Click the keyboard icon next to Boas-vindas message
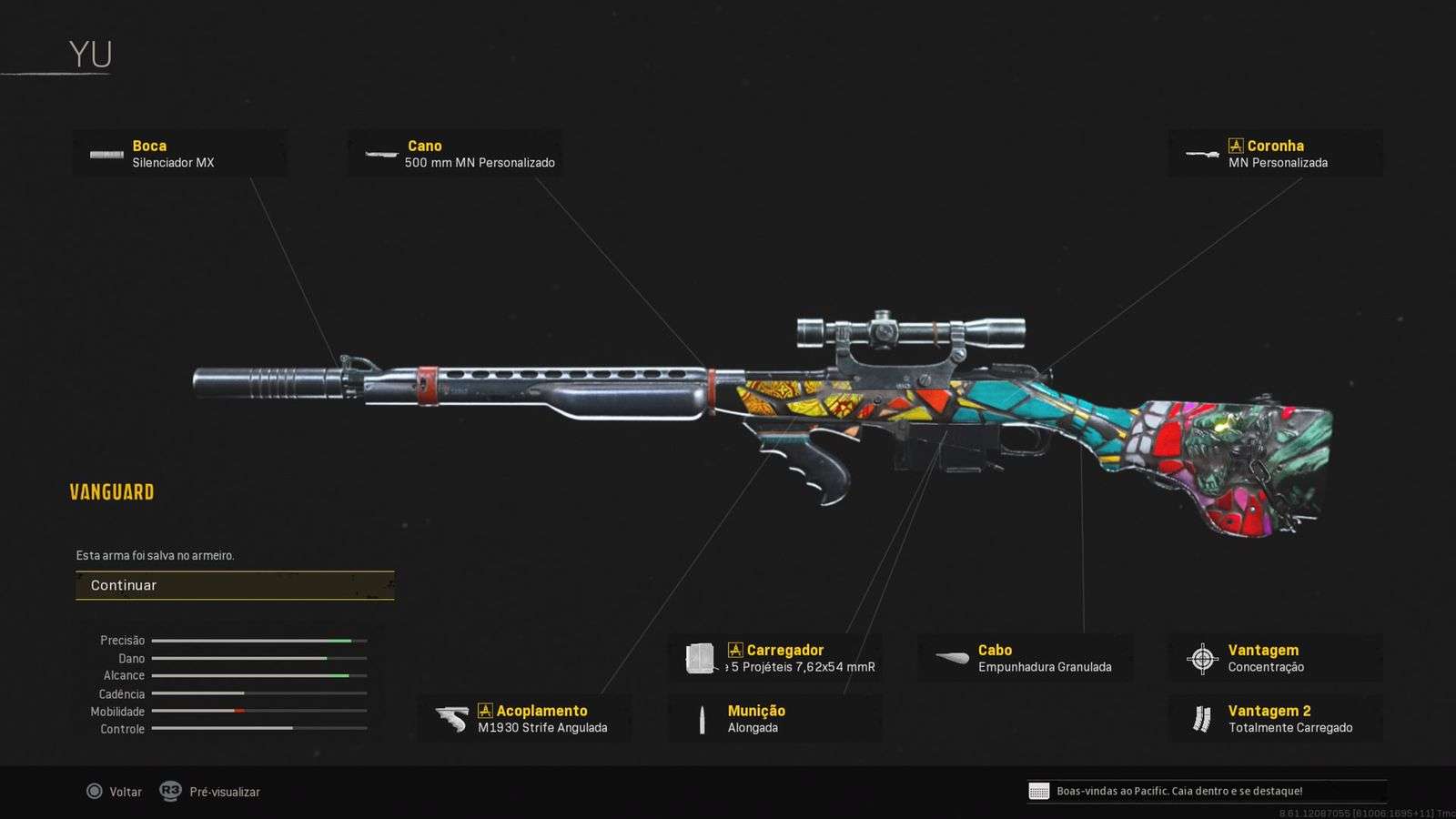The width and height of the screenshot is (1456, 819). click(1038, 791)
